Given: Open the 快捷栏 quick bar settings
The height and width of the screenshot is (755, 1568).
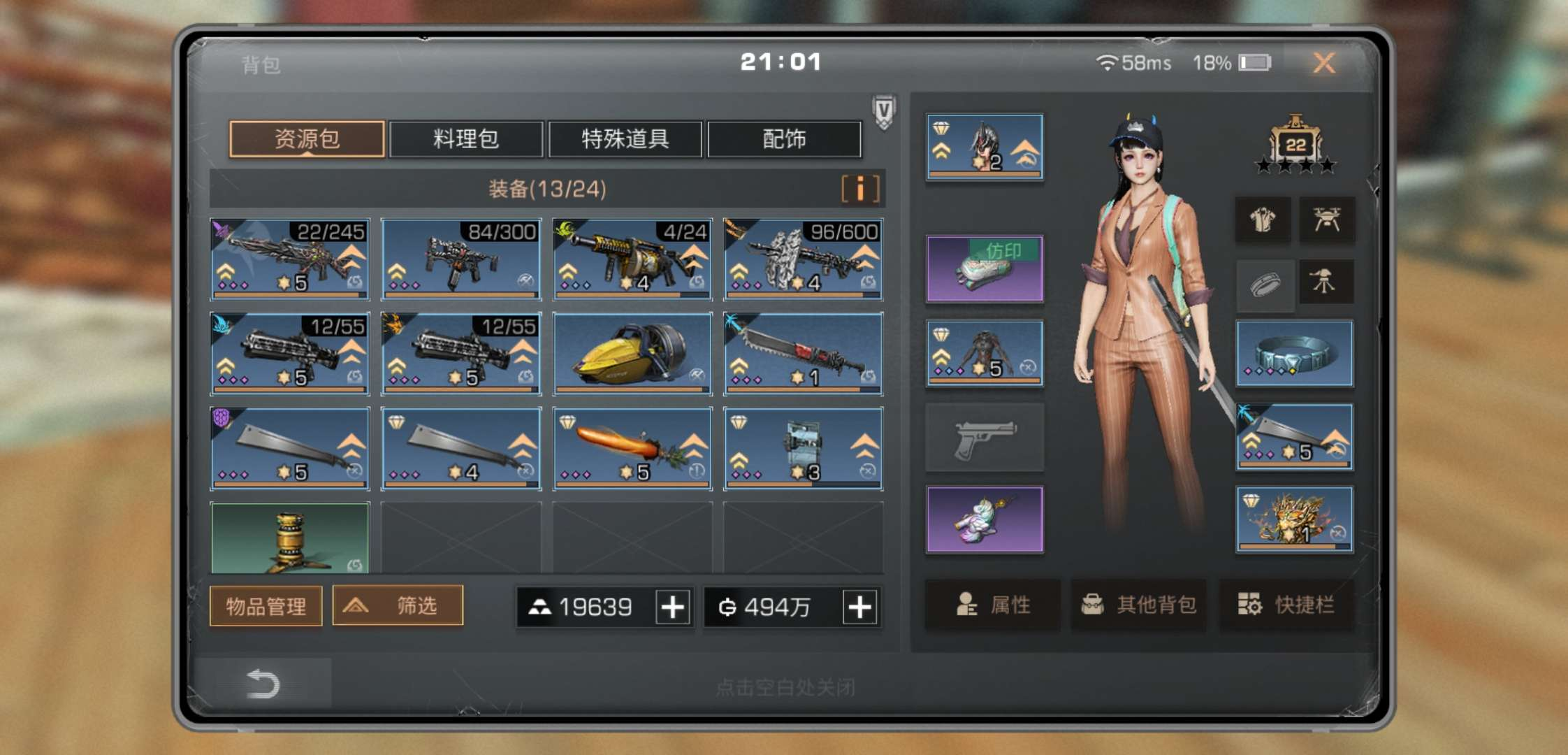Looking at the screenshot, I should point(1286,605).
